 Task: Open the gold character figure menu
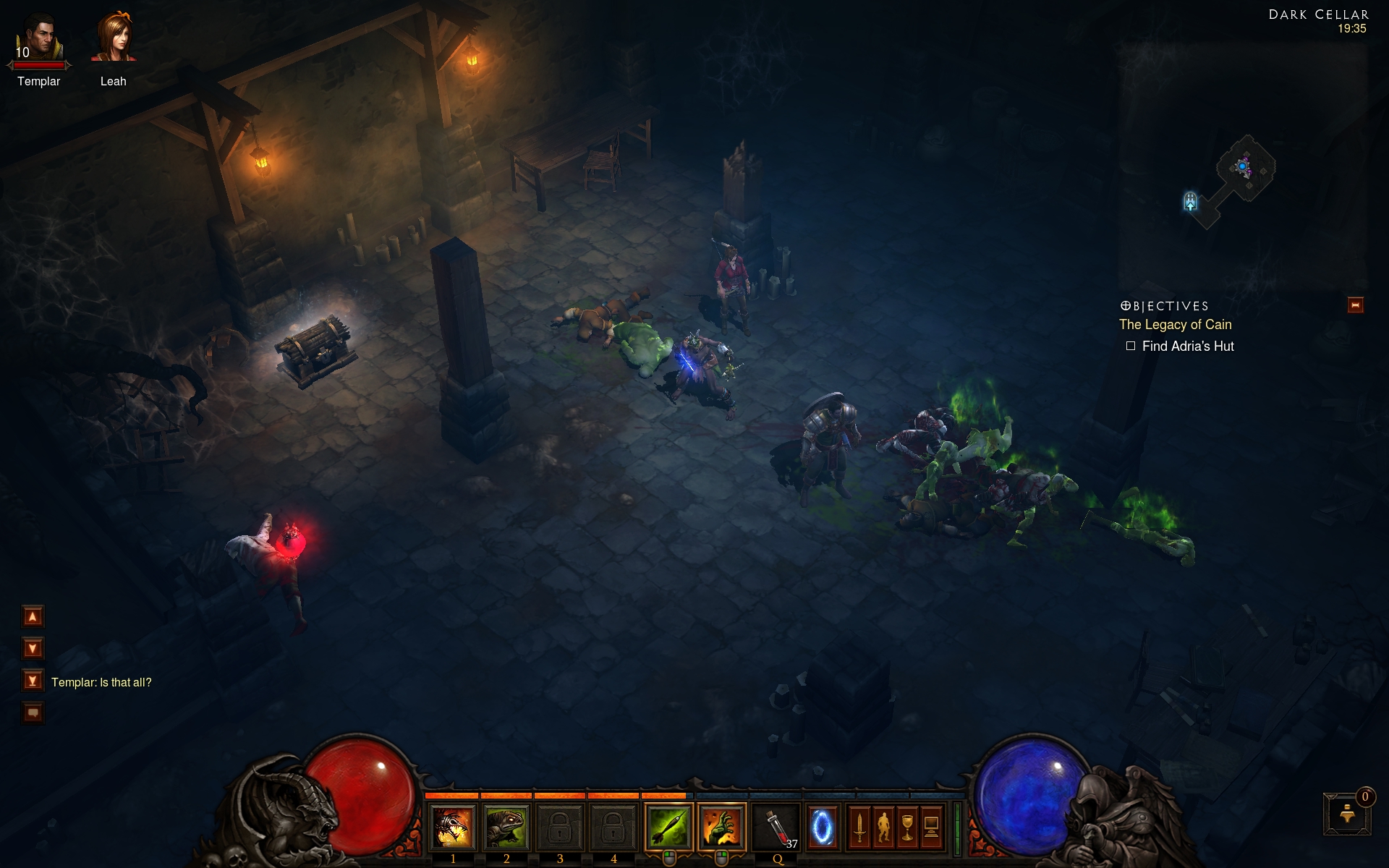click(x=883, y=827)
